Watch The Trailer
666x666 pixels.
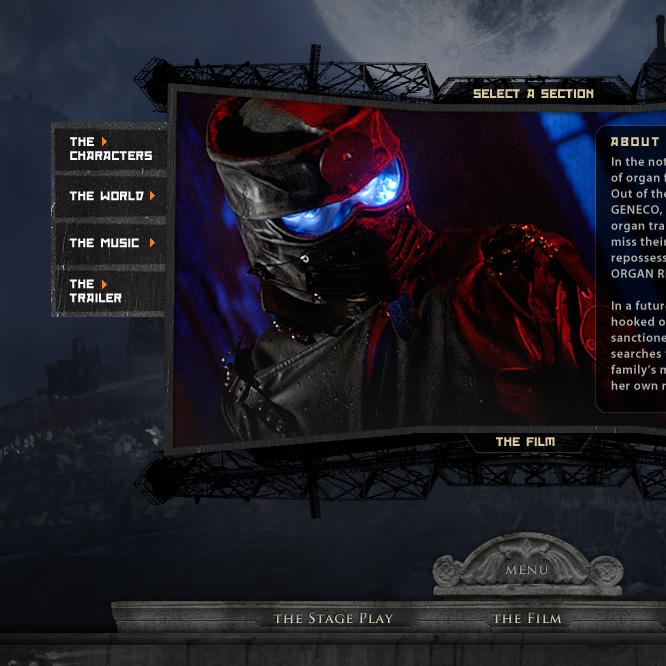pos(96,291)
